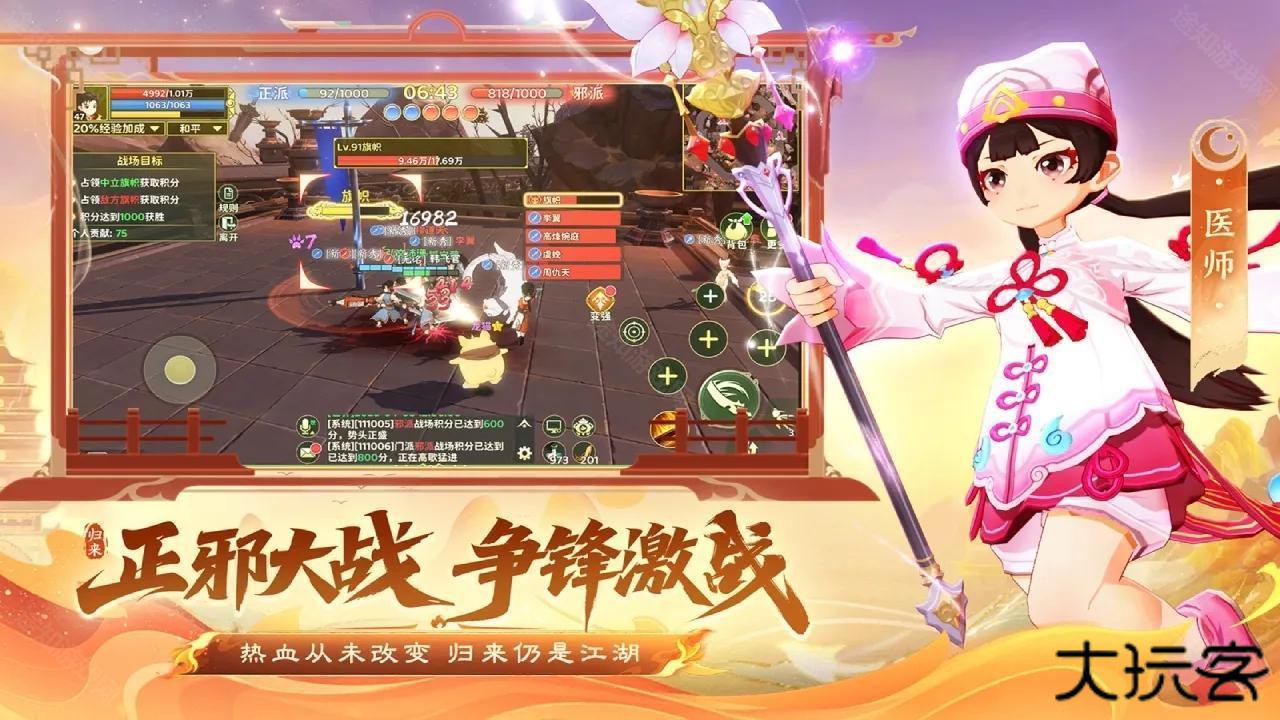Toggle the monitor screen-share icon
The image size is (1280, 720).
pyautogui.click(x=553, y=426)
